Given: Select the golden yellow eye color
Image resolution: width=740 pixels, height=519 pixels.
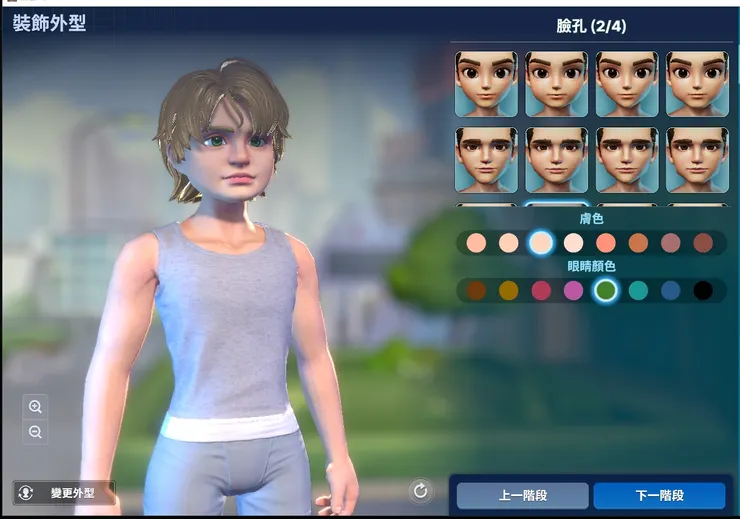Looking at the screenshot, I should click(509, 291).
